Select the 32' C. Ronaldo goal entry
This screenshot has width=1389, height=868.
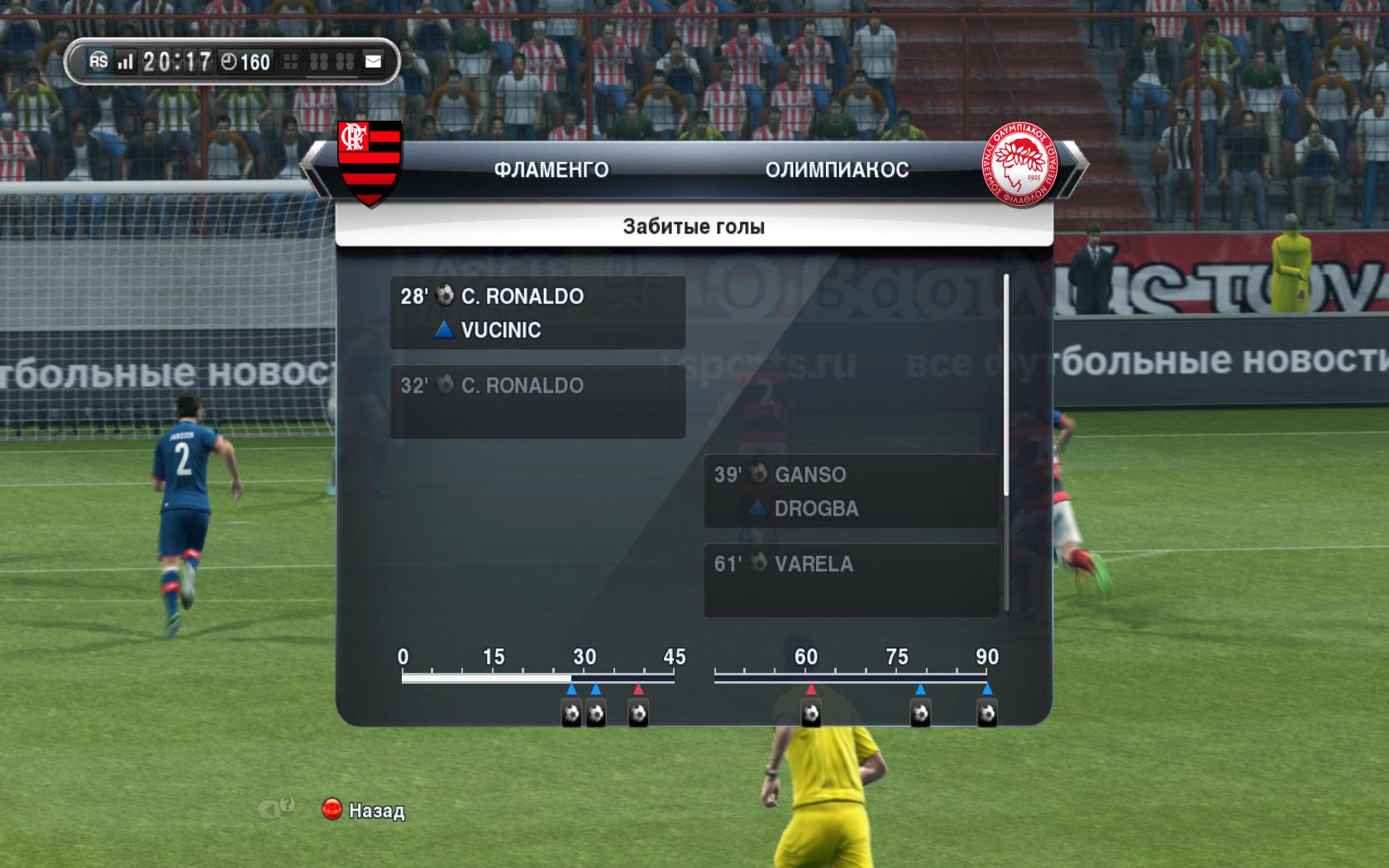coord(537,402)
